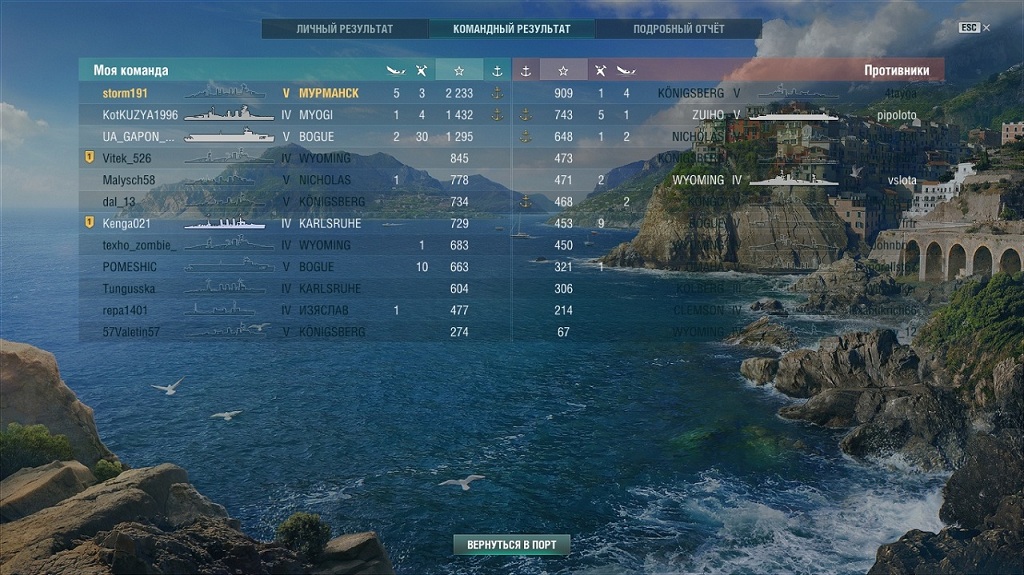The height and width of the screenshot is (575, 1024).
Task: Choose KotKUZYA1996 in my team list
Action: pos(140,115)
